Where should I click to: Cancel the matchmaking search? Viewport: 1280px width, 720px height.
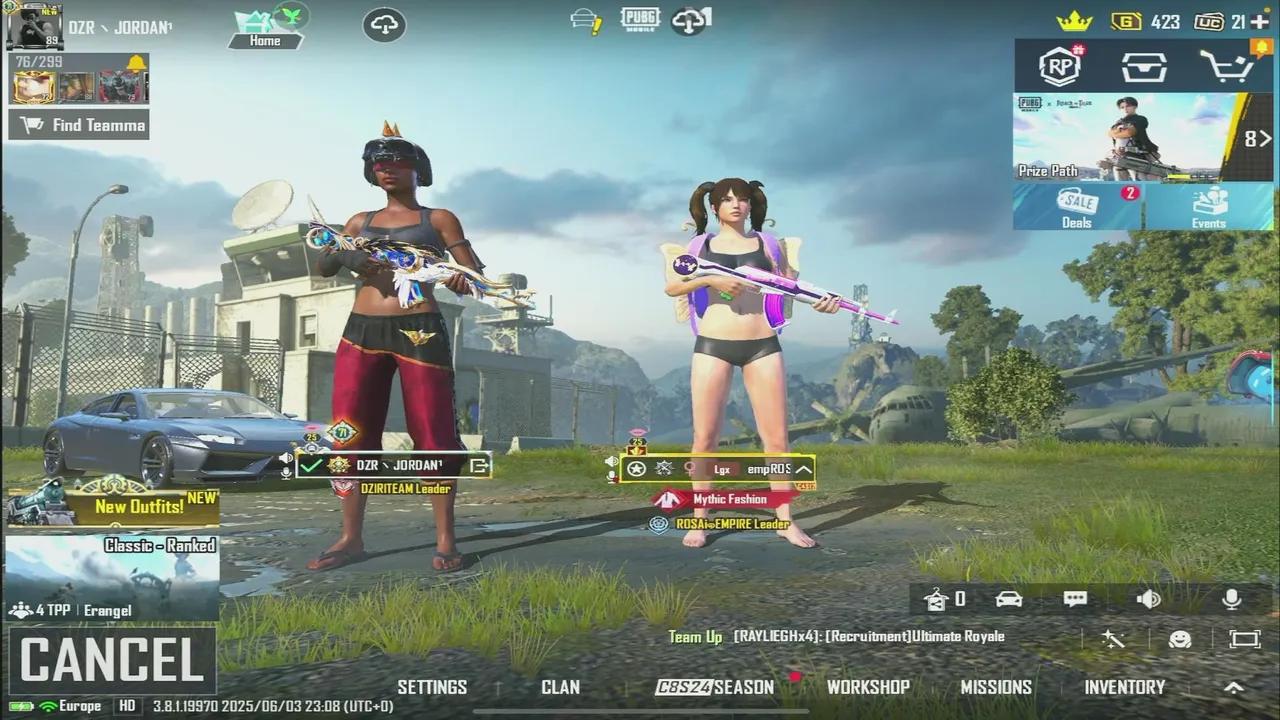point(112,660)
